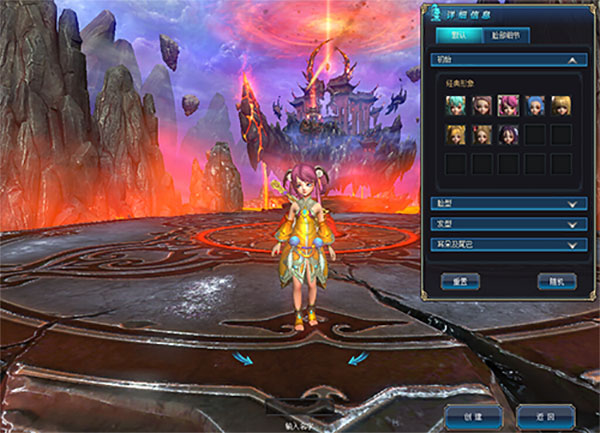Randomize appearance with the 随机 button

[x=556, y=281]
